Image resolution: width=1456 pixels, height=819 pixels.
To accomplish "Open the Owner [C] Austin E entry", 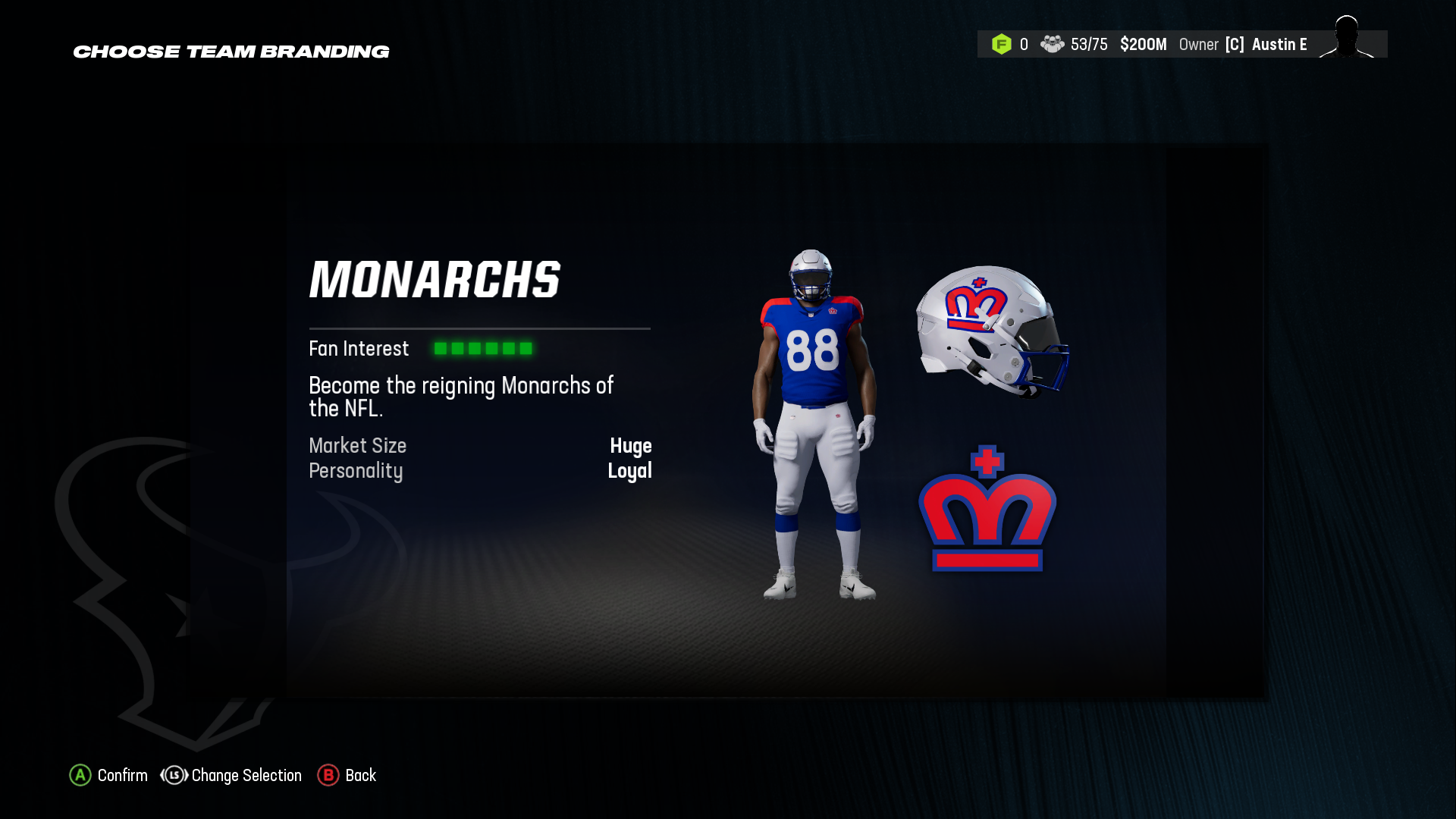I will click(x=1244, y=44).
